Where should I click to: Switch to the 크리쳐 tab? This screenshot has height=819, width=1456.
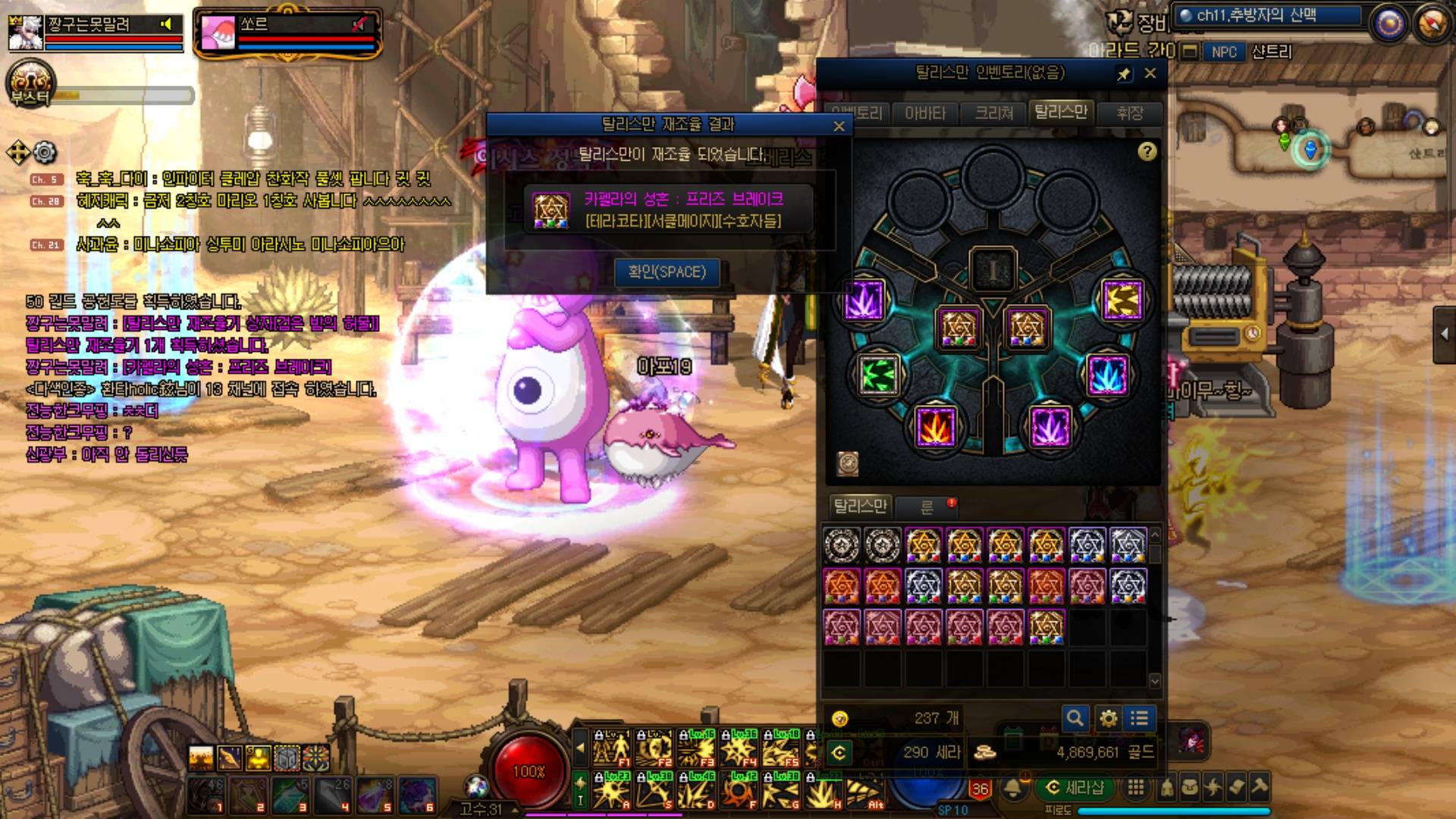point(993,114)
